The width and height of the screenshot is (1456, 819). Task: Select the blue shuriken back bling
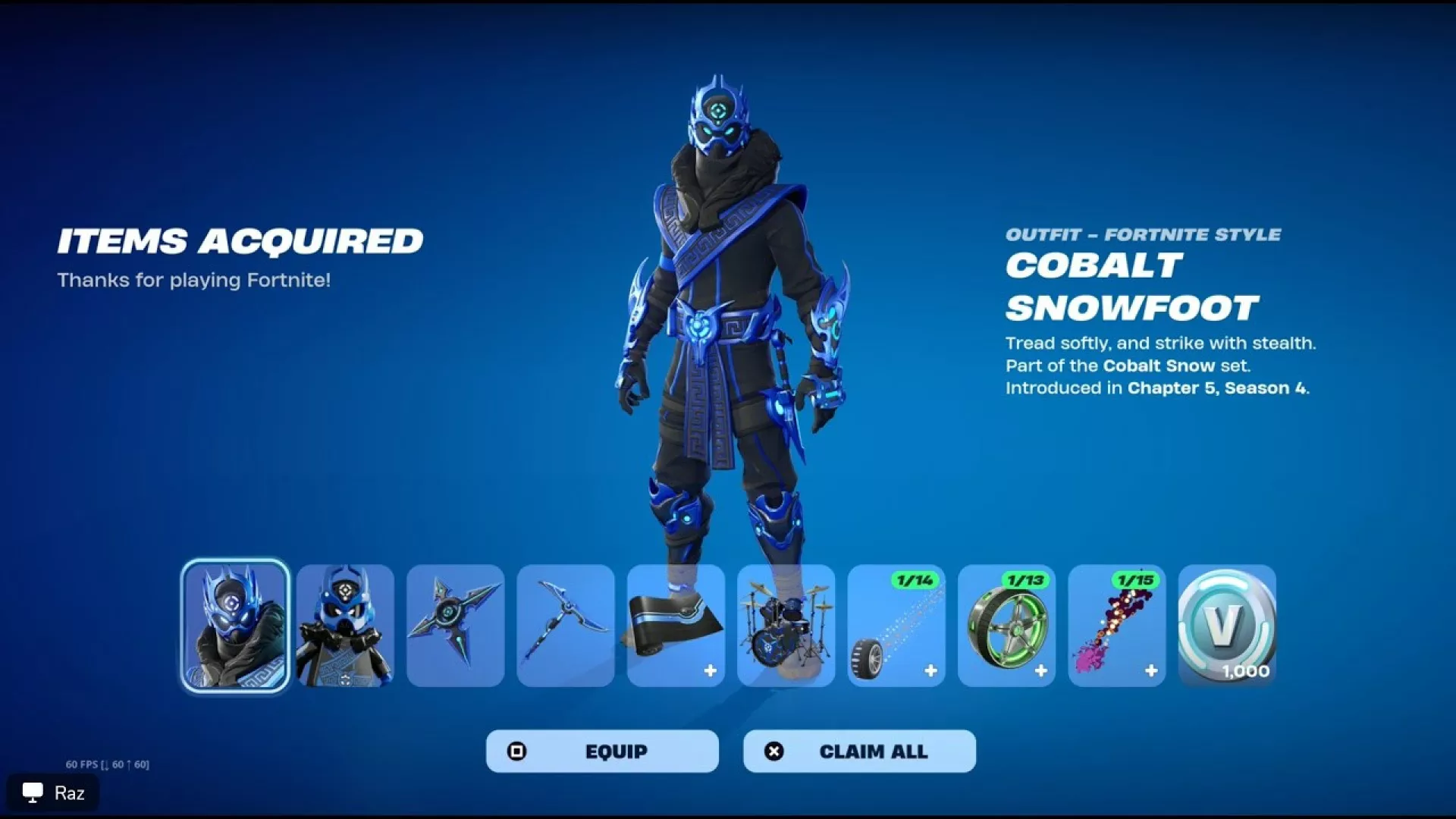455,626
